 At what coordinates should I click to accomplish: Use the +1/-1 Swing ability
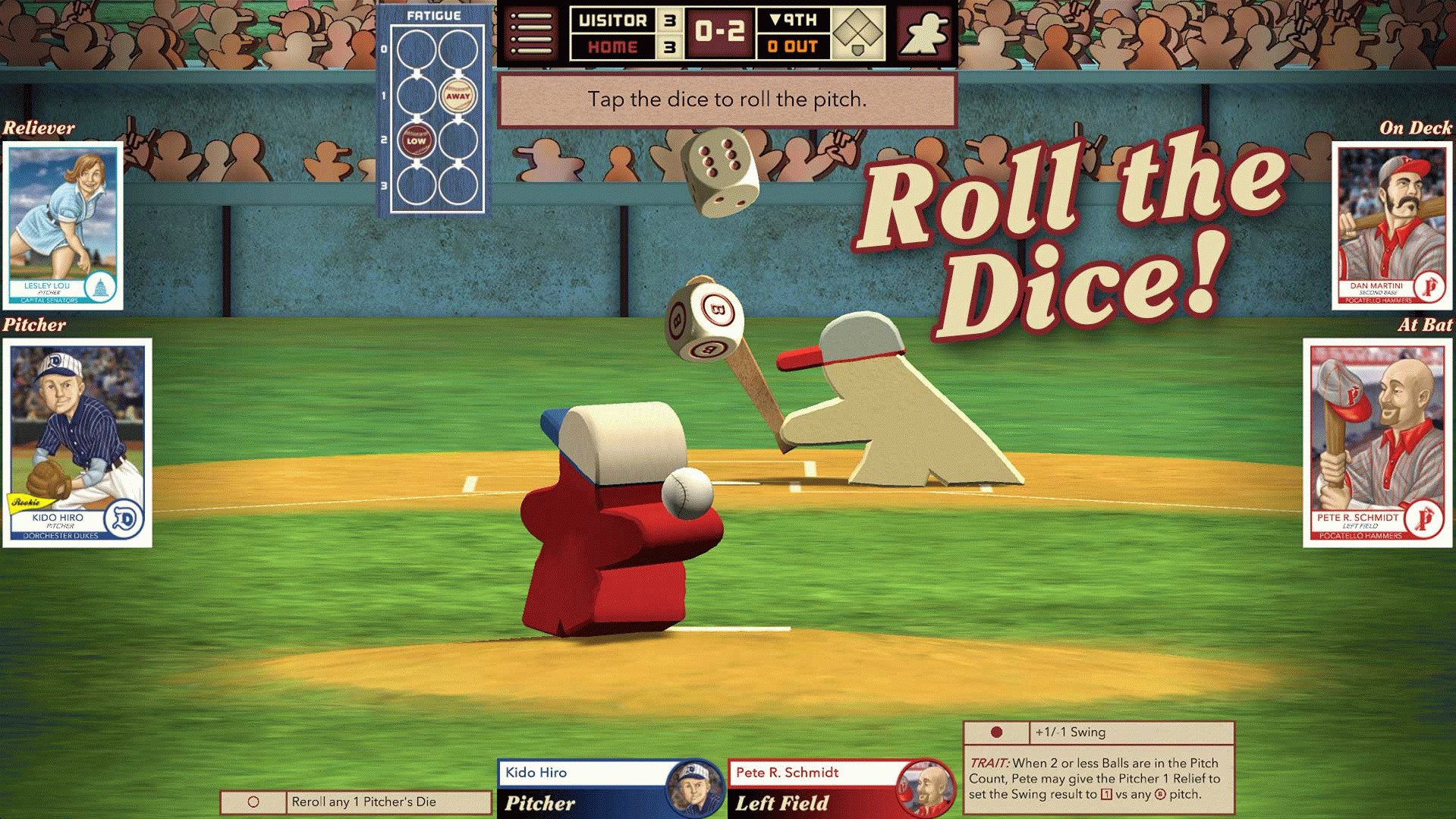[1098, 732]
